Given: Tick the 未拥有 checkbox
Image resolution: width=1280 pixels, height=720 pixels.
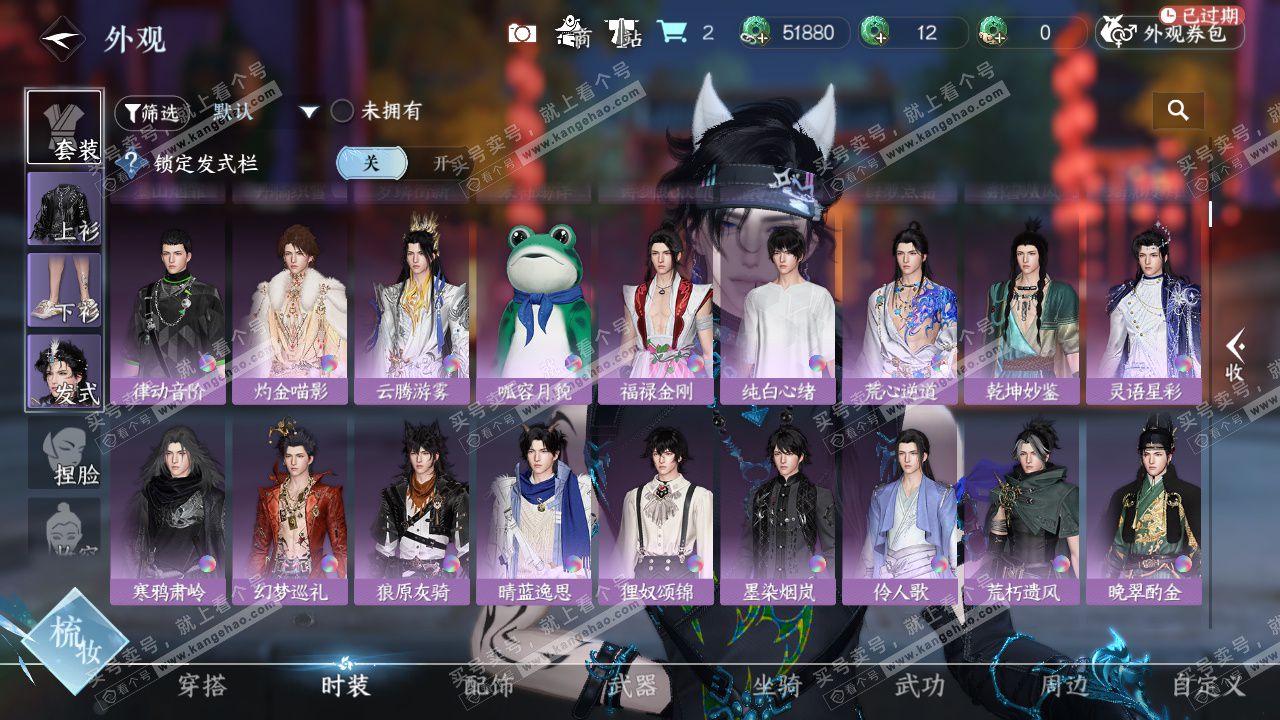Looking at the screenshot, I should click(x=342, y=111).
